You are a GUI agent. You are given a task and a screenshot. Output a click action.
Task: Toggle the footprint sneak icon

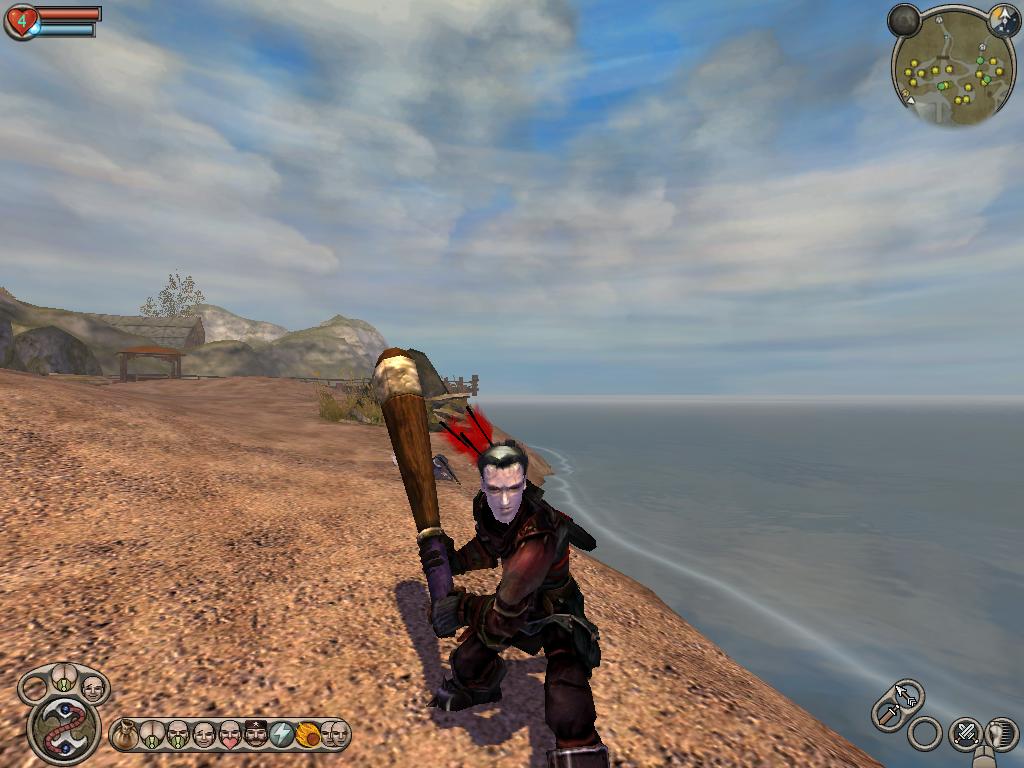click(1001, 734)
